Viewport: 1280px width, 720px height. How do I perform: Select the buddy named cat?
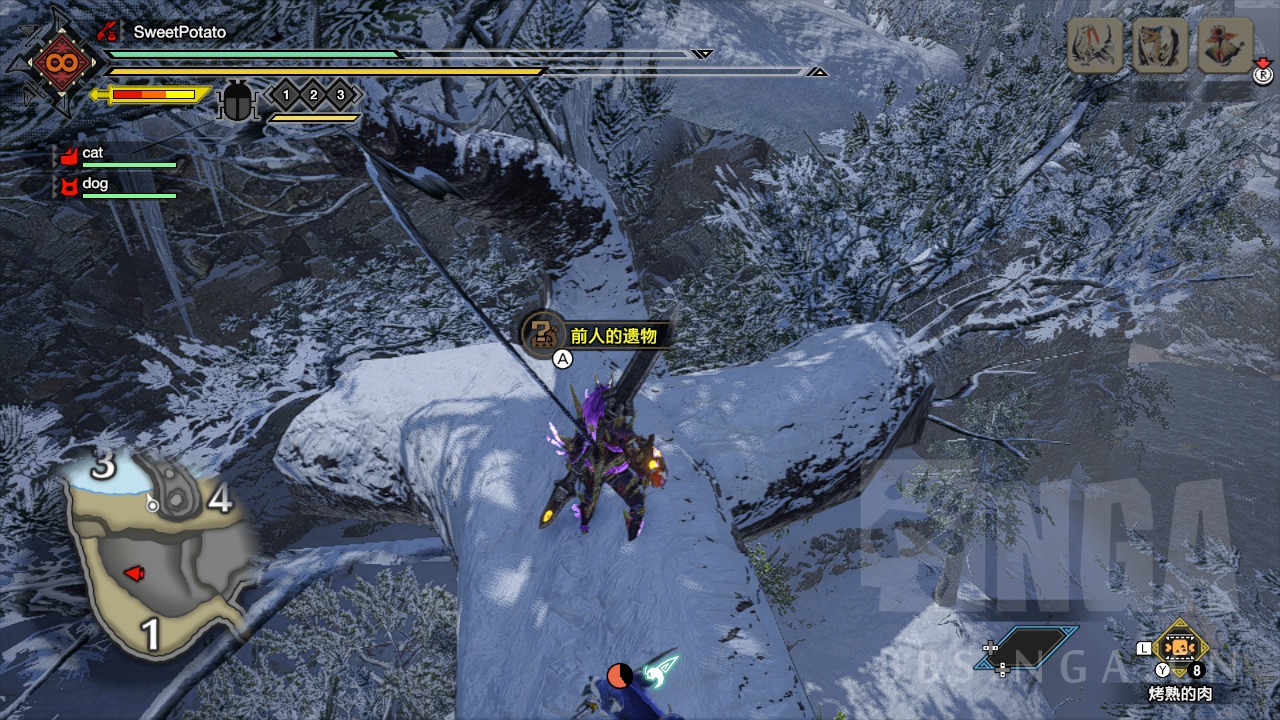(93, 153)
